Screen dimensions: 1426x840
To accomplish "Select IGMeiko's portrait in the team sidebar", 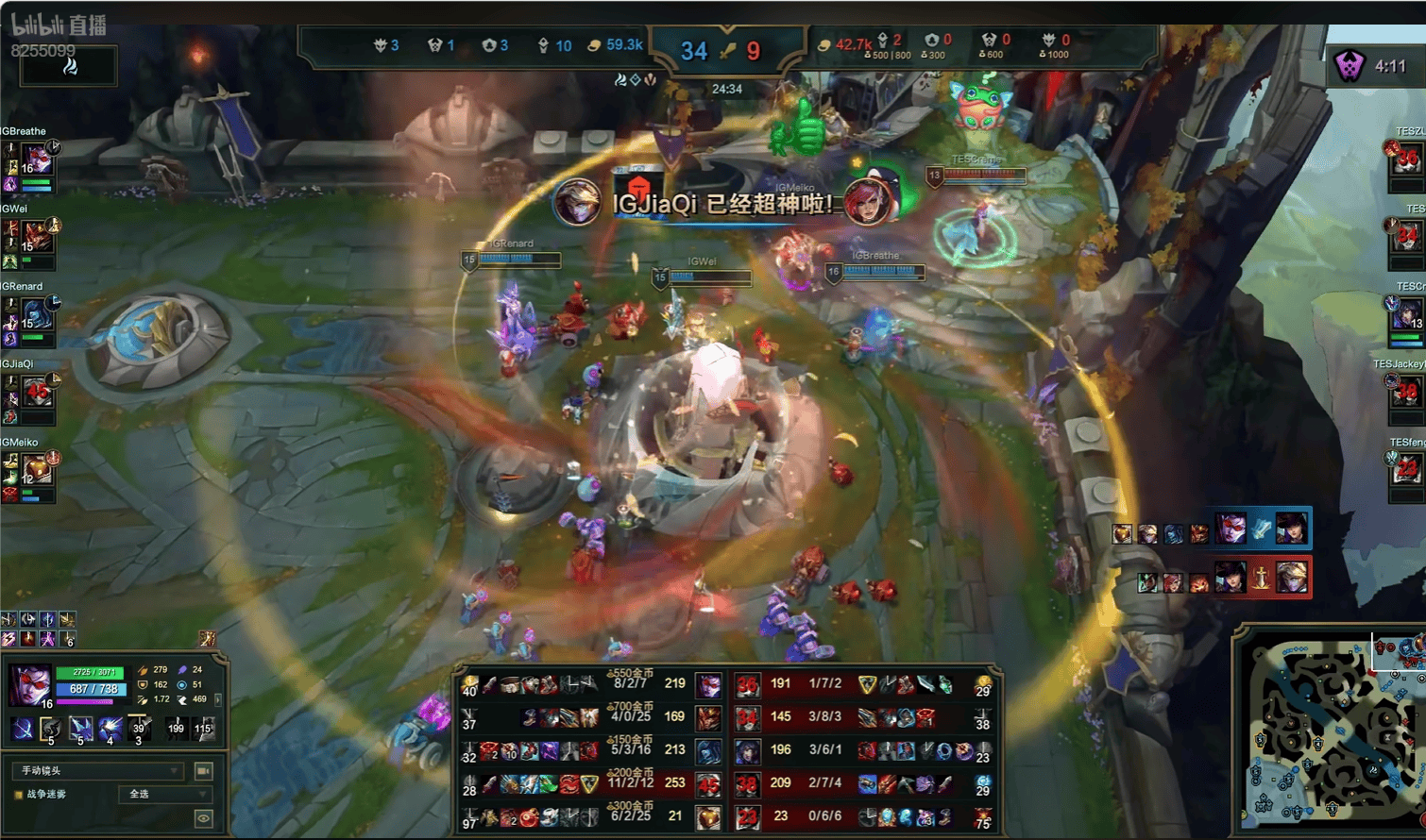I will pos(37,469).
